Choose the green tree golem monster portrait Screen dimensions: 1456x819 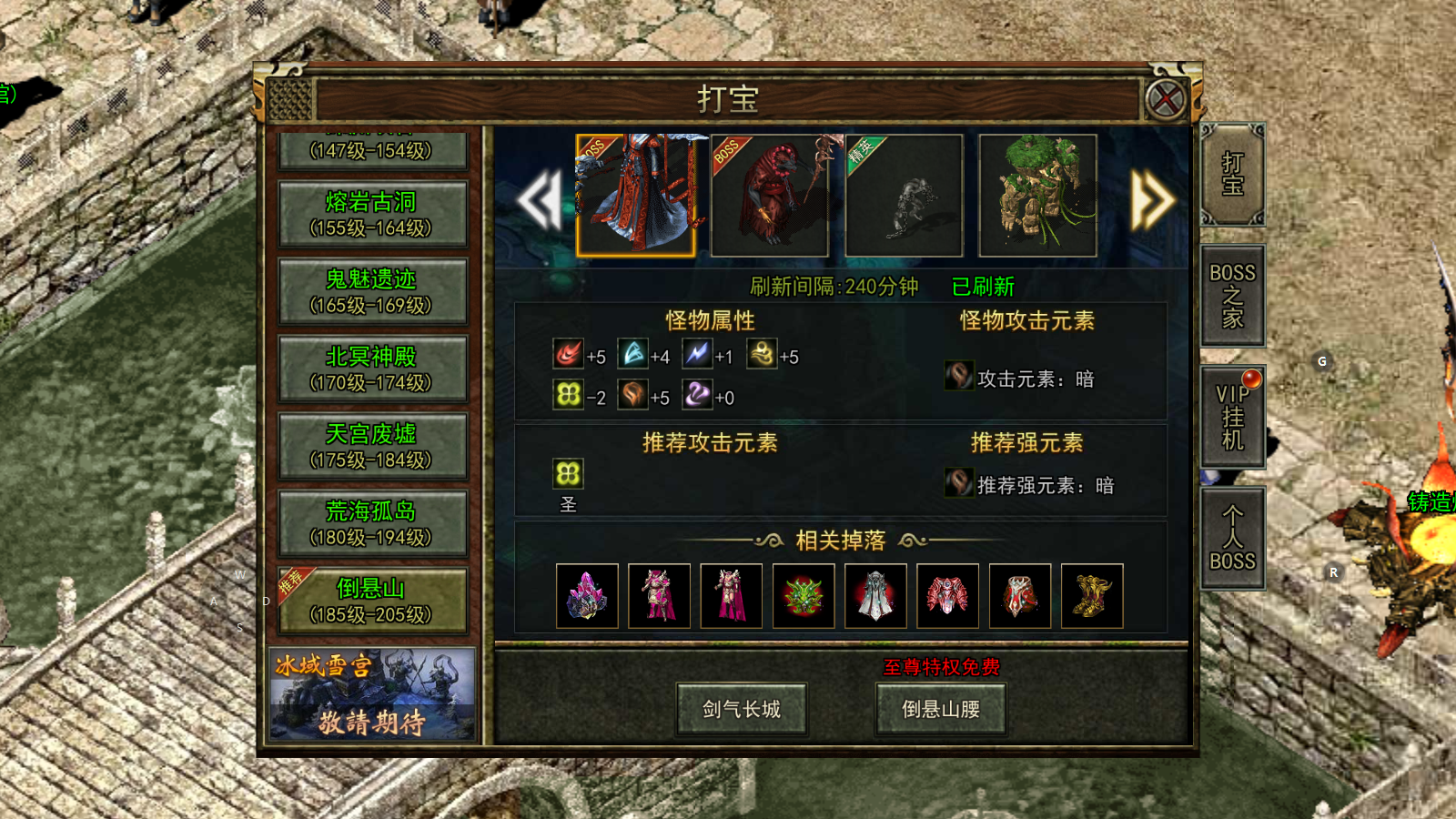1037,196
